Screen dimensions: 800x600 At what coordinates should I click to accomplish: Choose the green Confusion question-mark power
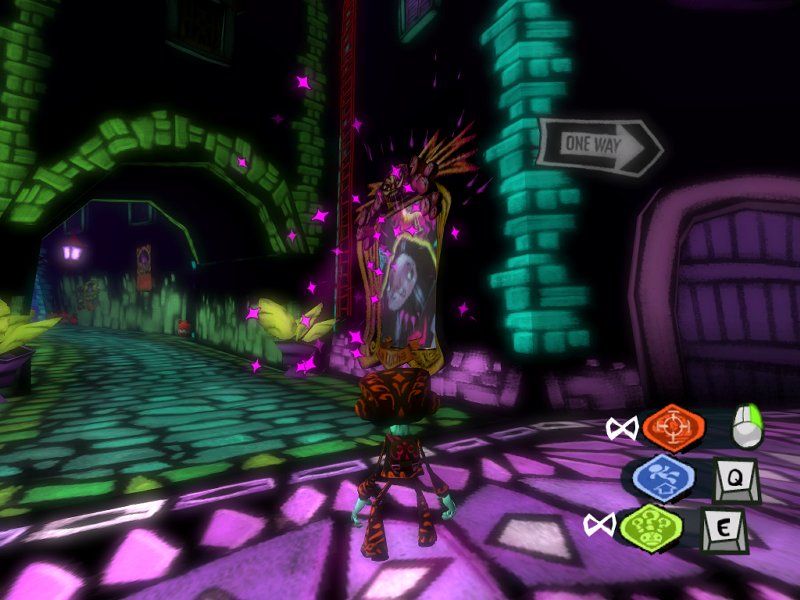(x=650, y=524)
